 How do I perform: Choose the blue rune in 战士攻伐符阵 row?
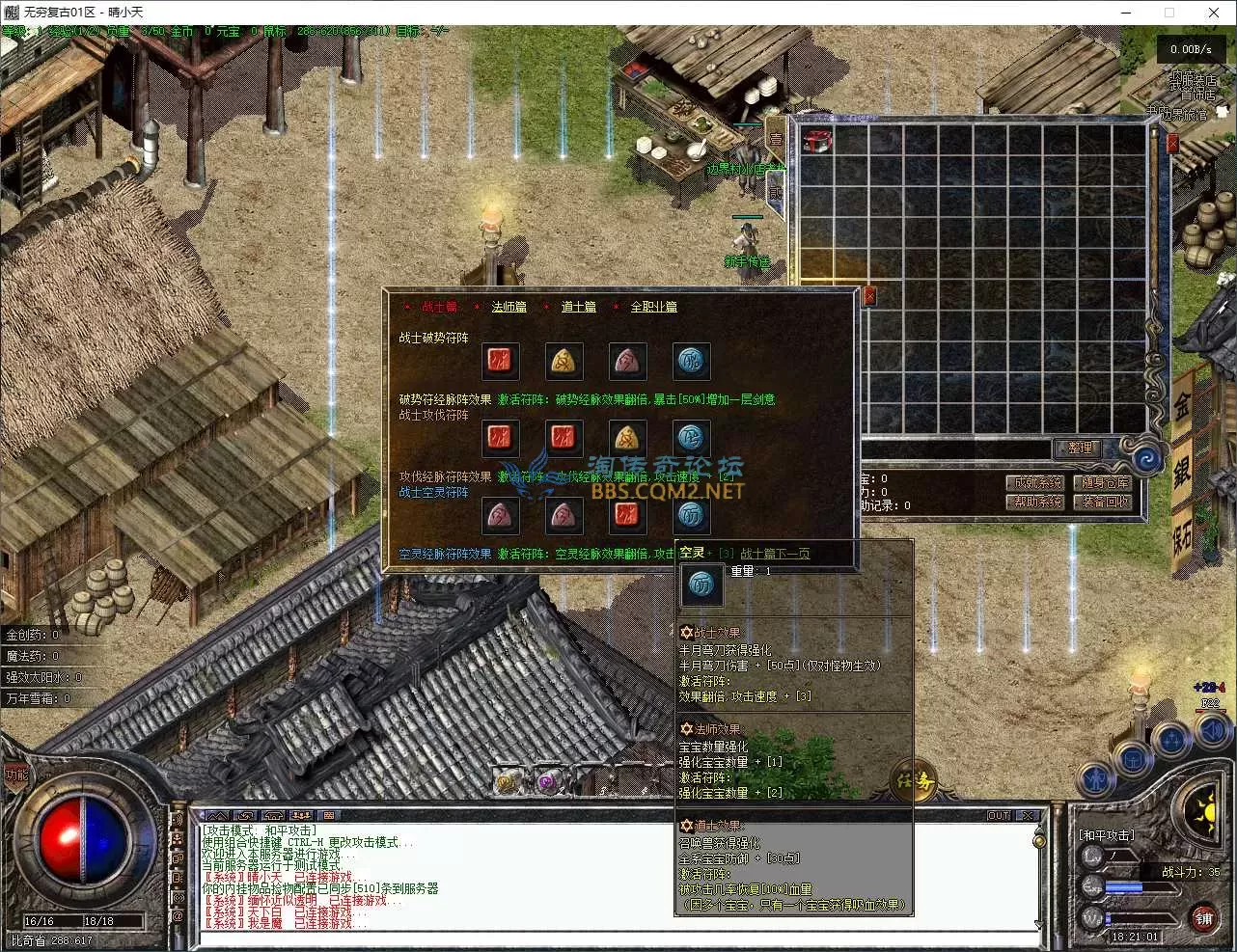click(691, 439)
